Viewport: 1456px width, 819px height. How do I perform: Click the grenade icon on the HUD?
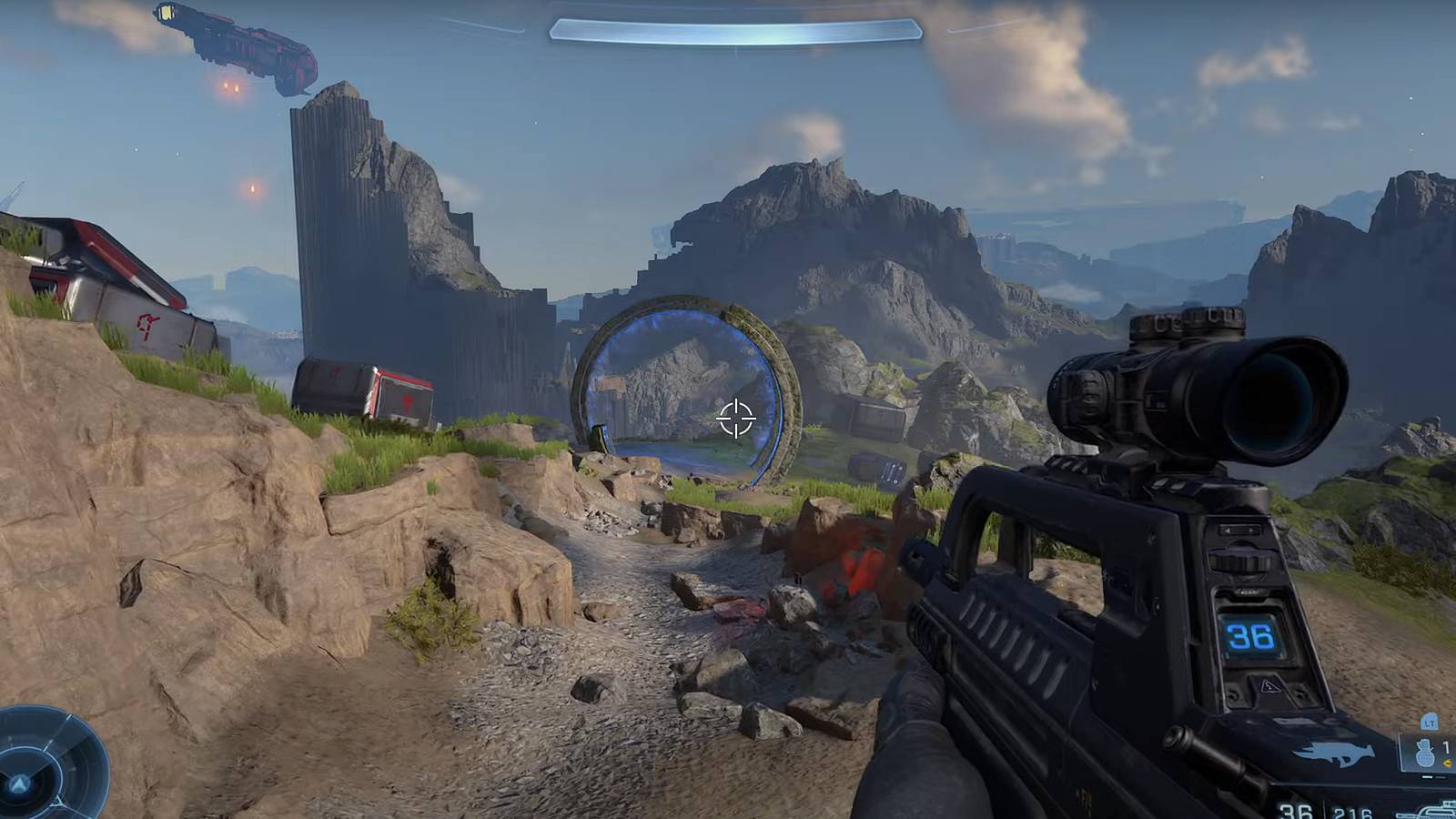1423,751
